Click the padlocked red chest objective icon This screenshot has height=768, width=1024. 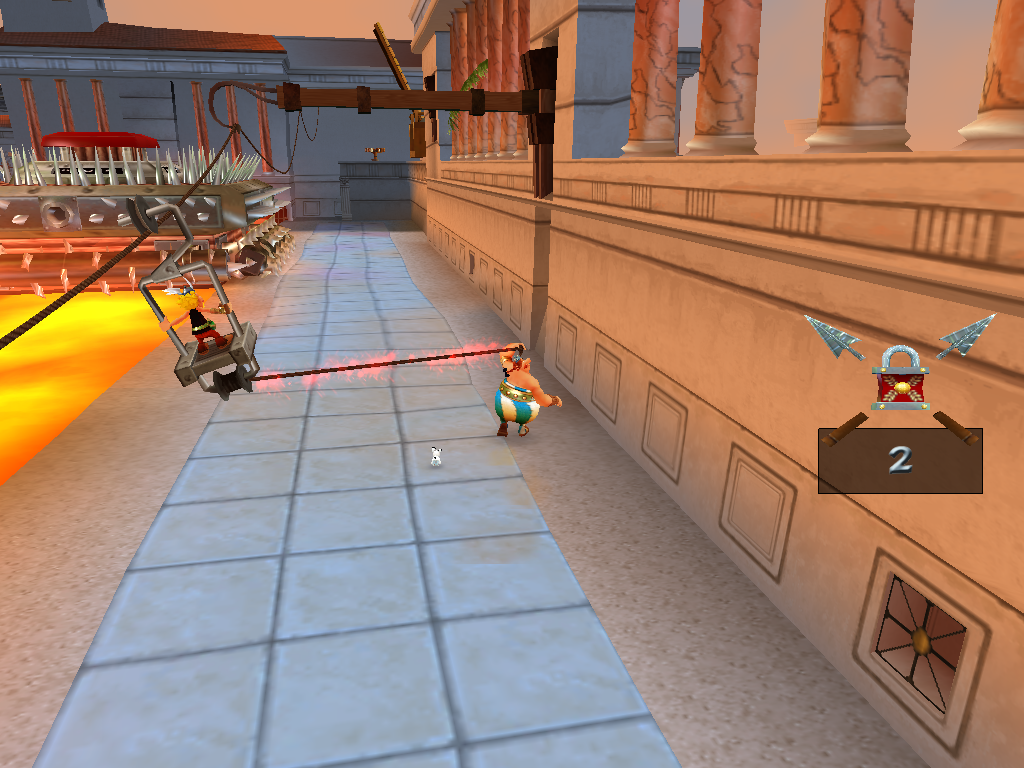[900, 379]
